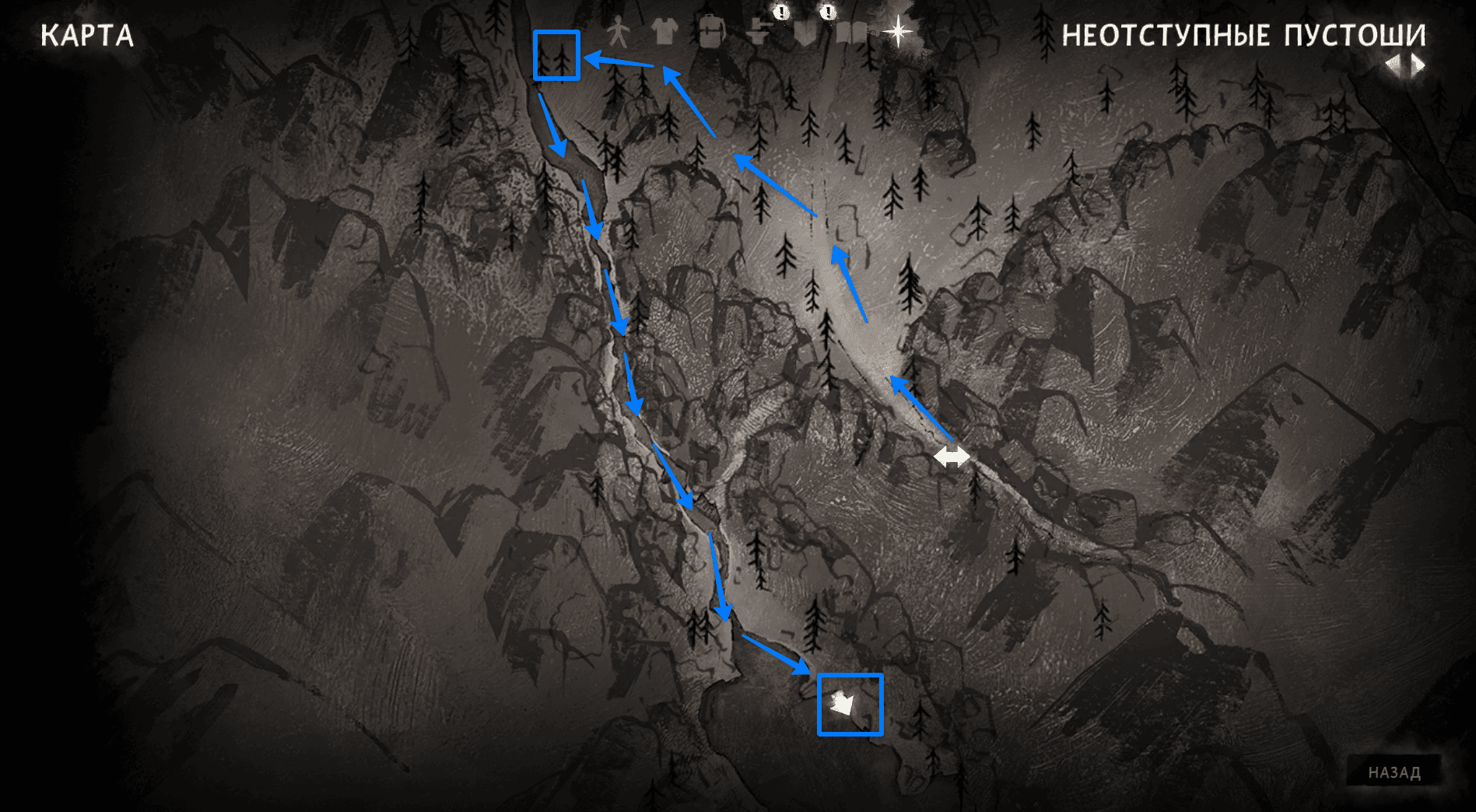
Task: Click the НАЗАД back button
Action: pyautogui.click(x=1394, y=772)
